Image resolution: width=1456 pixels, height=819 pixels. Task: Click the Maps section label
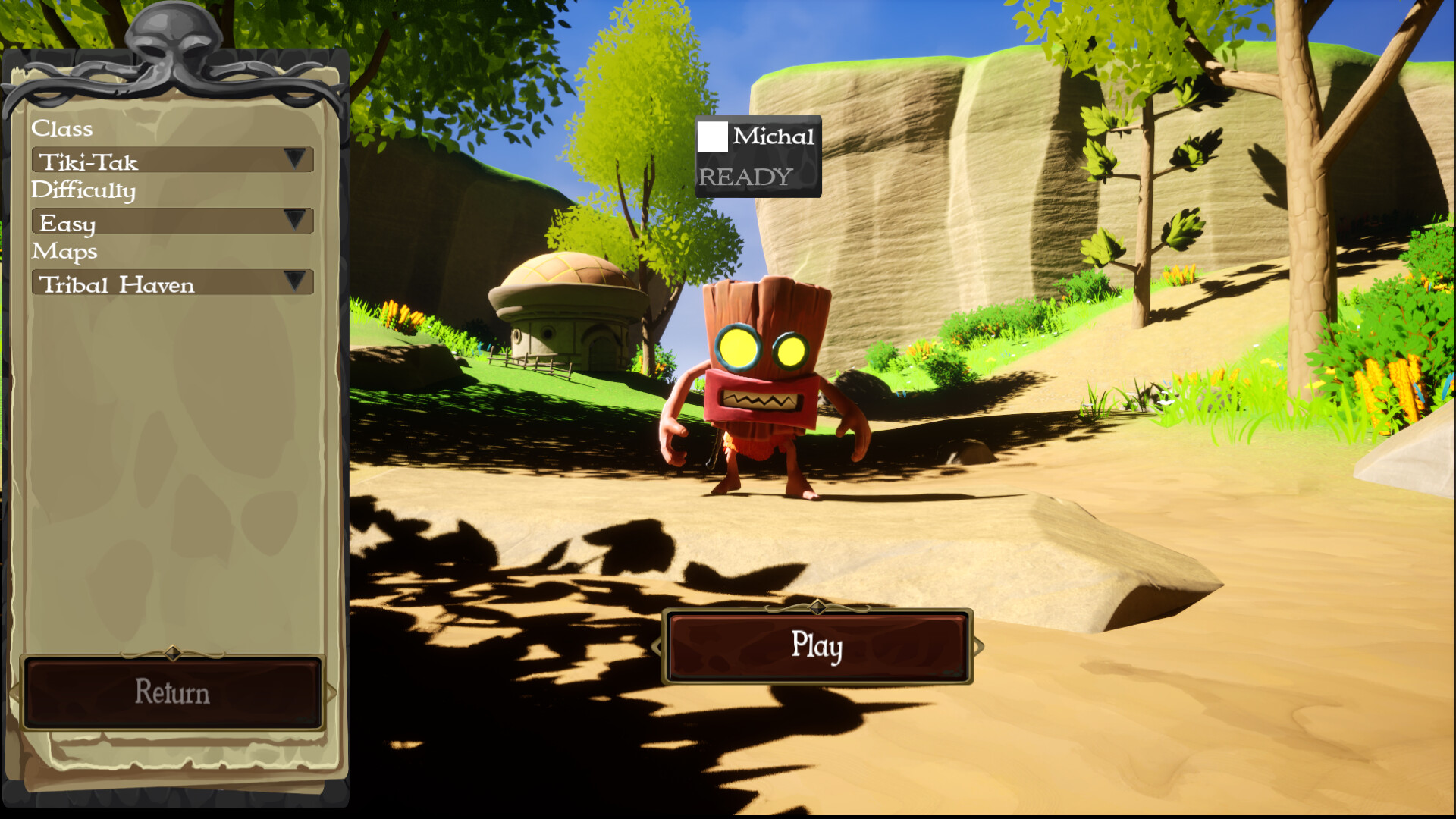point(64,252)
